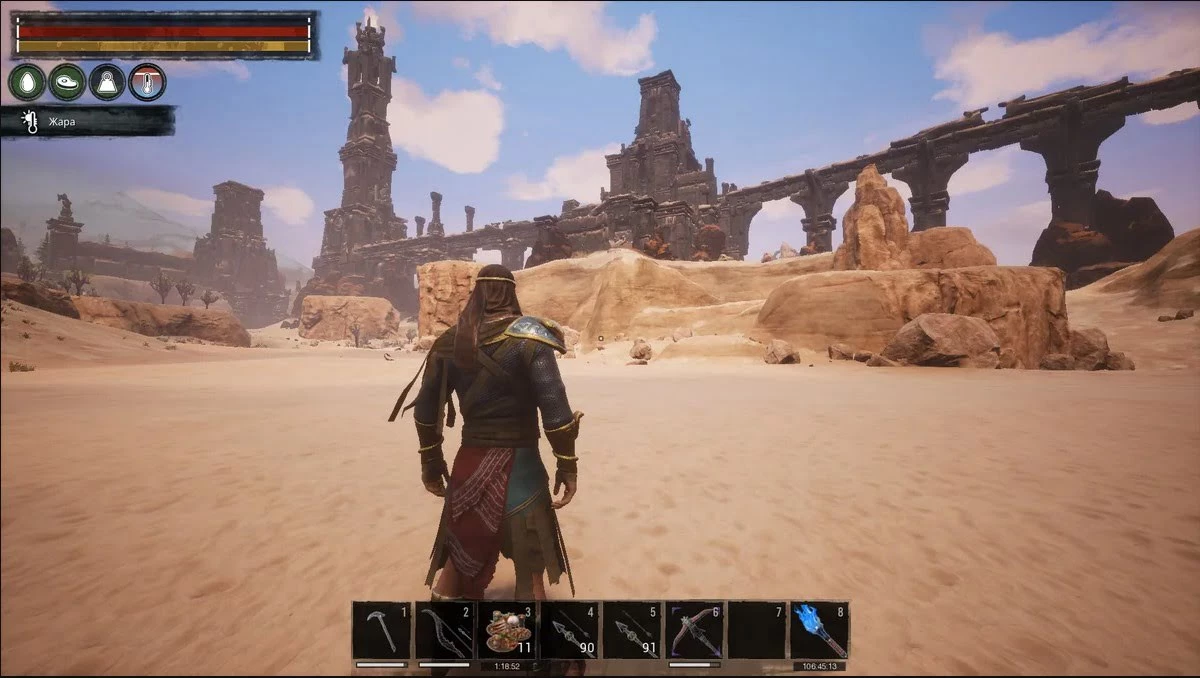Screen dimensions: 1200x678
Task: Use the food platter in slot 3
Action: (507, 630)
